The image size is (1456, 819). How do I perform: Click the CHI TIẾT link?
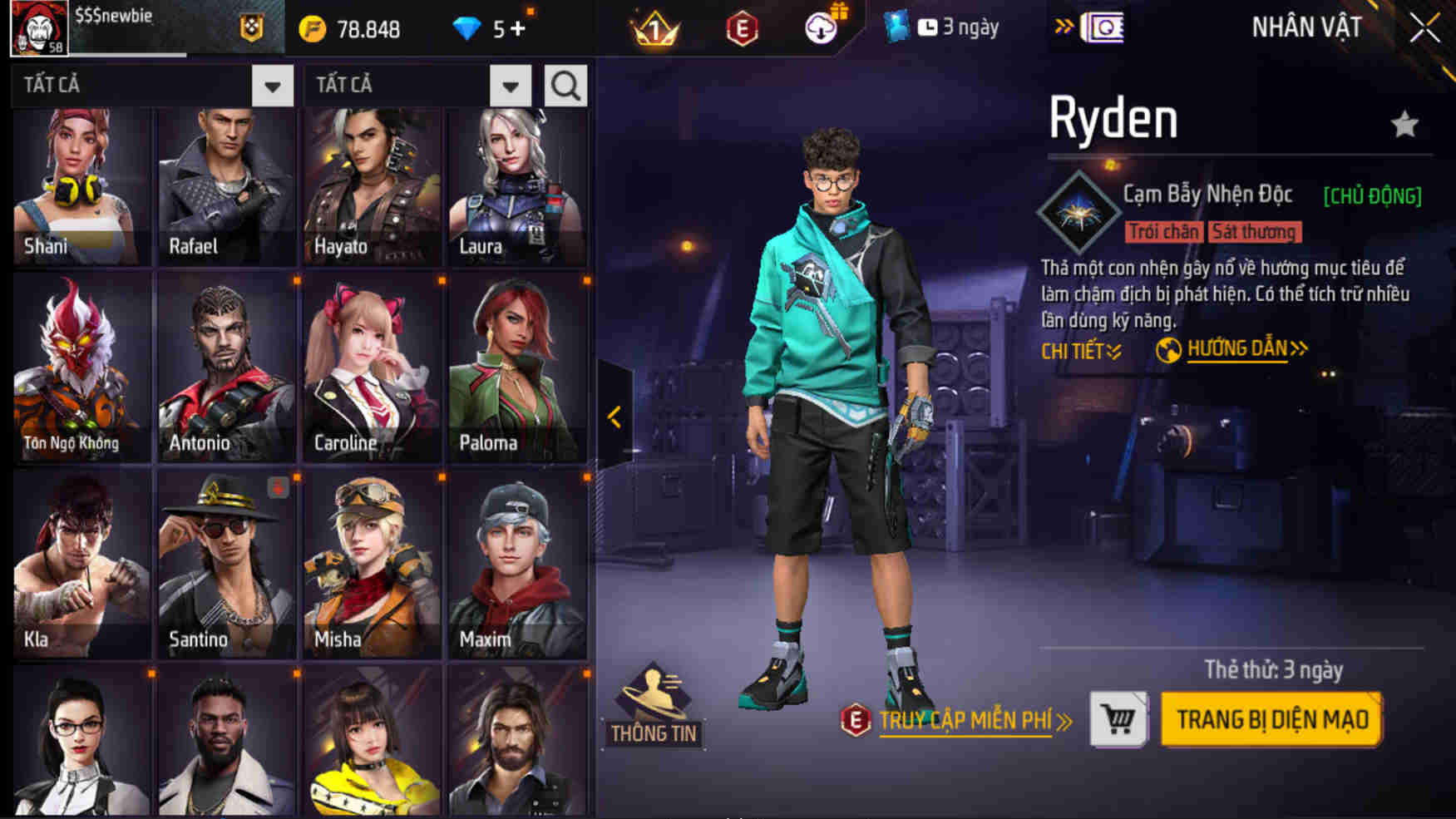pyautogui.click(x=1081, y=352)
